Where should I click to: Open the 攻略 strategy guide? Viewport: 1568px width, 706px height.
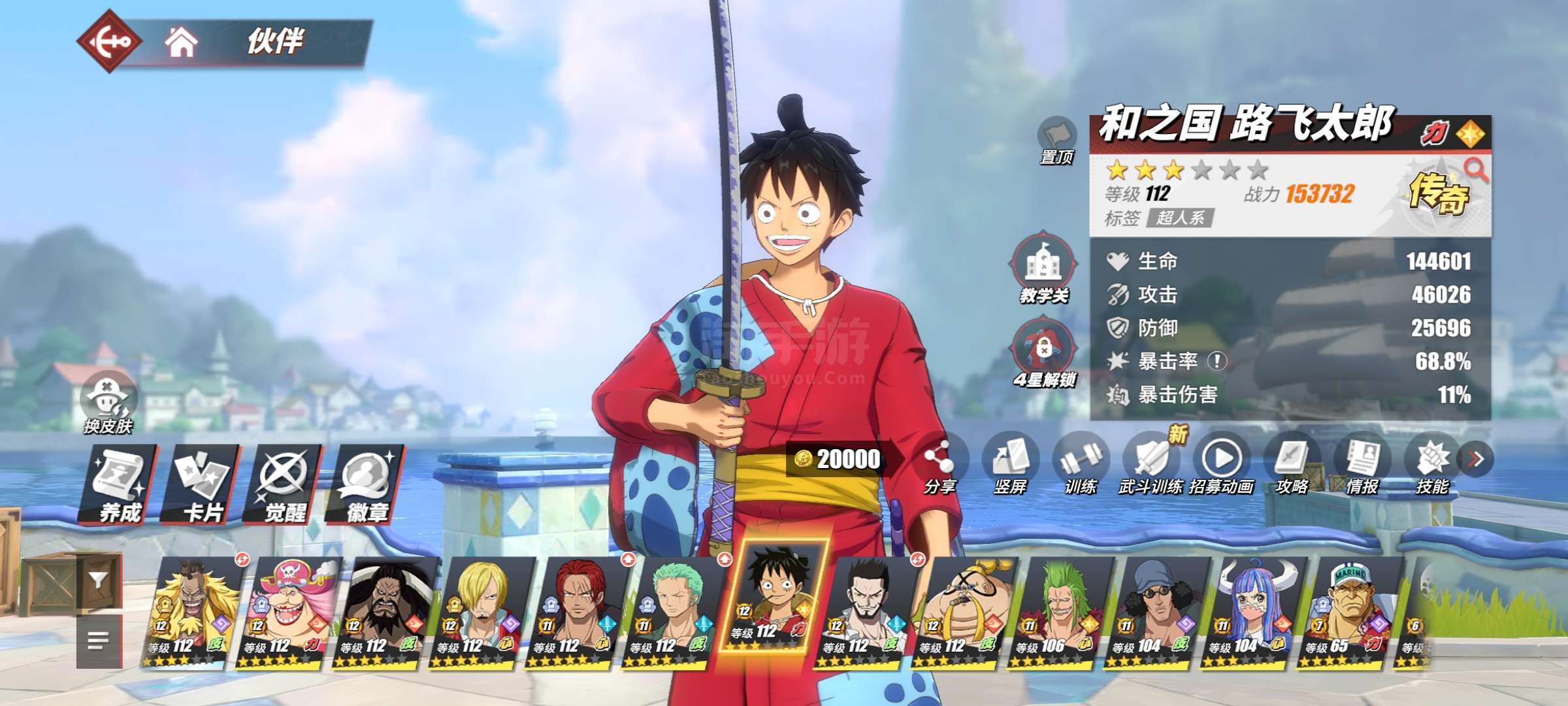(x=1292, y=464)
